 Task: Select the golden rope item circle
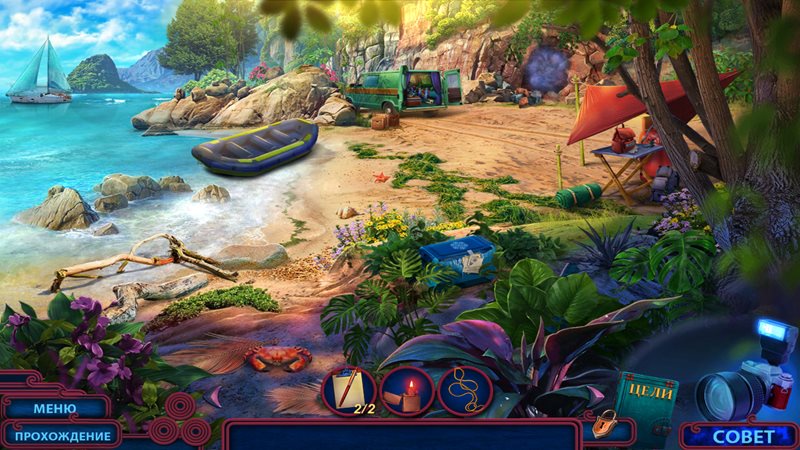point(465,389)
